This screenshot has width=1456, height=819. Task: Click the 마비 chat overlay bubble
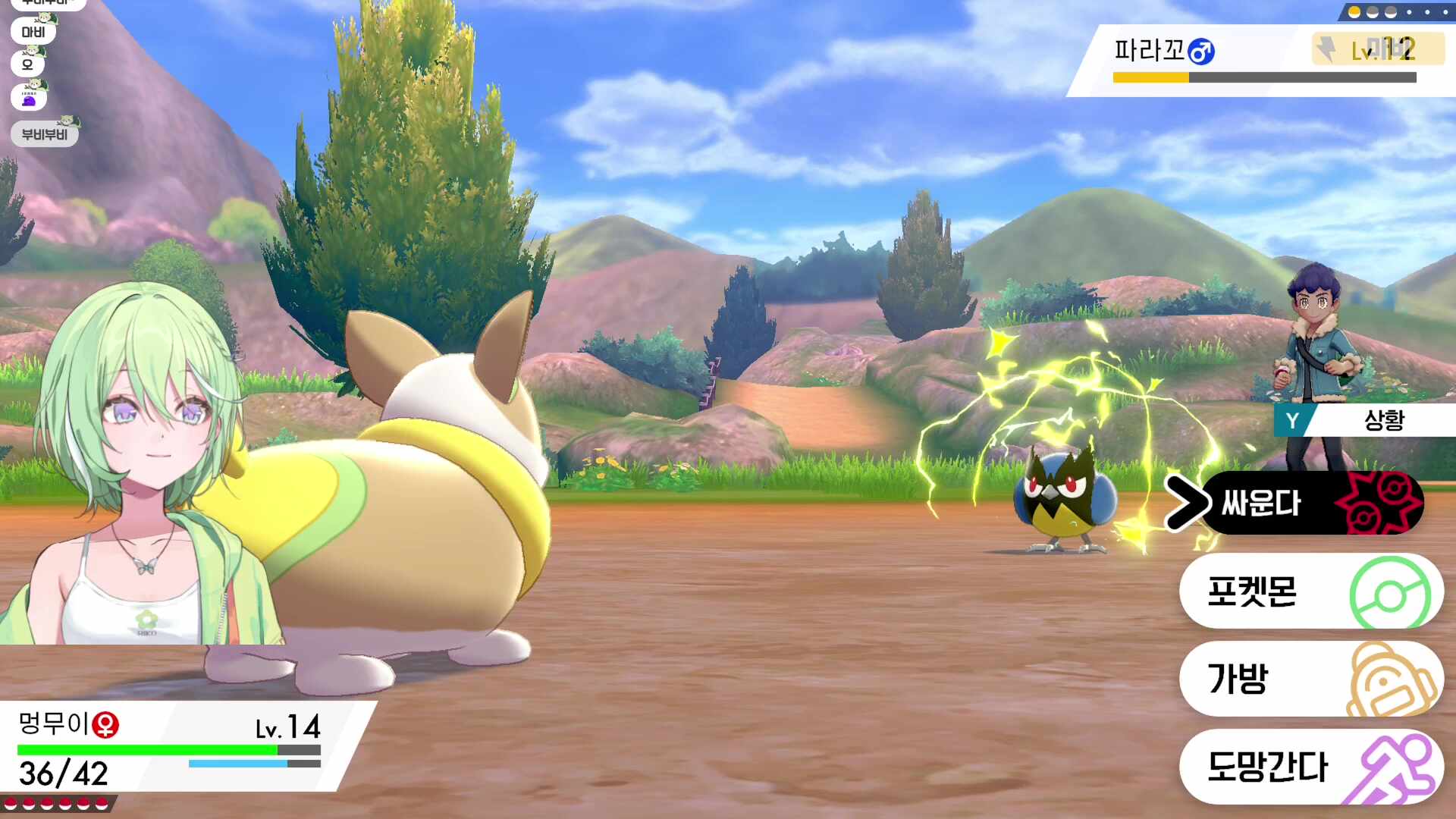(x=33, y=32)
